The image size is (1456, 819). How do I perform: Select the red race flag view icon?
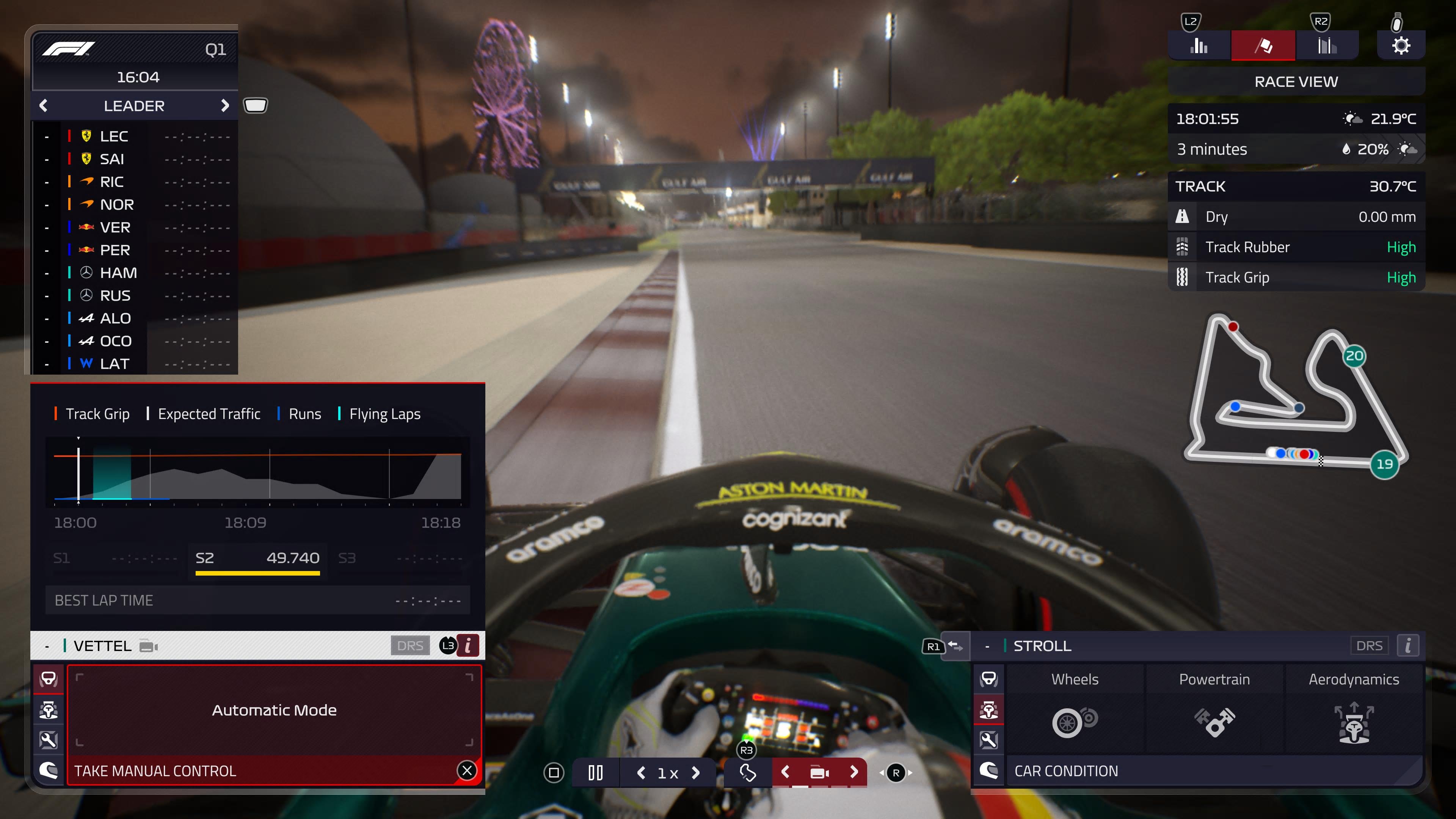(x=1264, y=45)
